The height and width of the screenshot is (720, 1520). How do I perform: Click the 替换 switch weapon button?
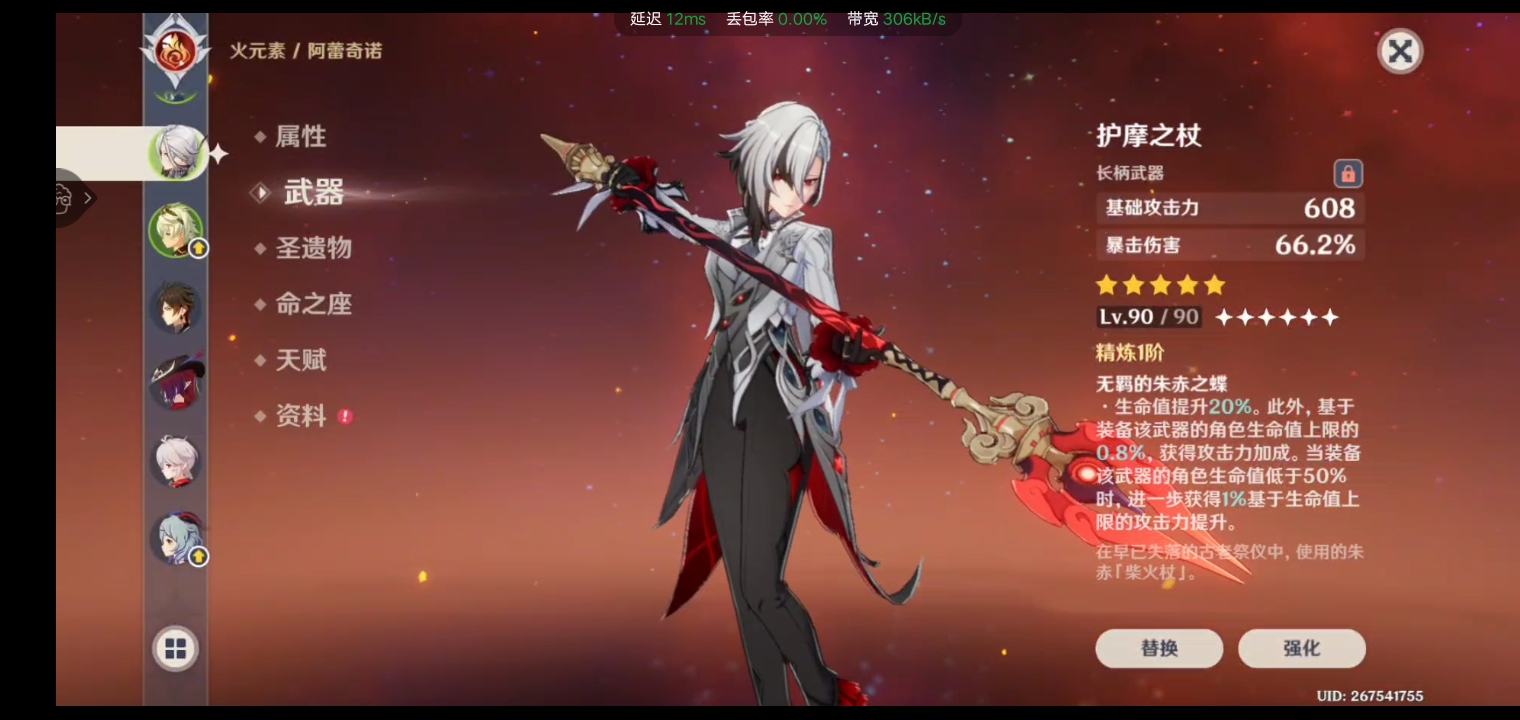1159,648
